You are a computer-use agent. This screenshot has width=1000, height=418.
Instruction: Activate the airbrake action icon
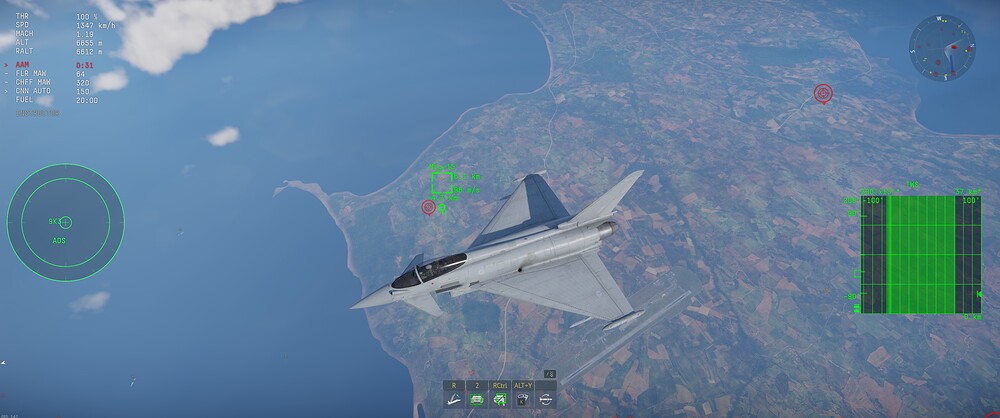pos(454,399)
